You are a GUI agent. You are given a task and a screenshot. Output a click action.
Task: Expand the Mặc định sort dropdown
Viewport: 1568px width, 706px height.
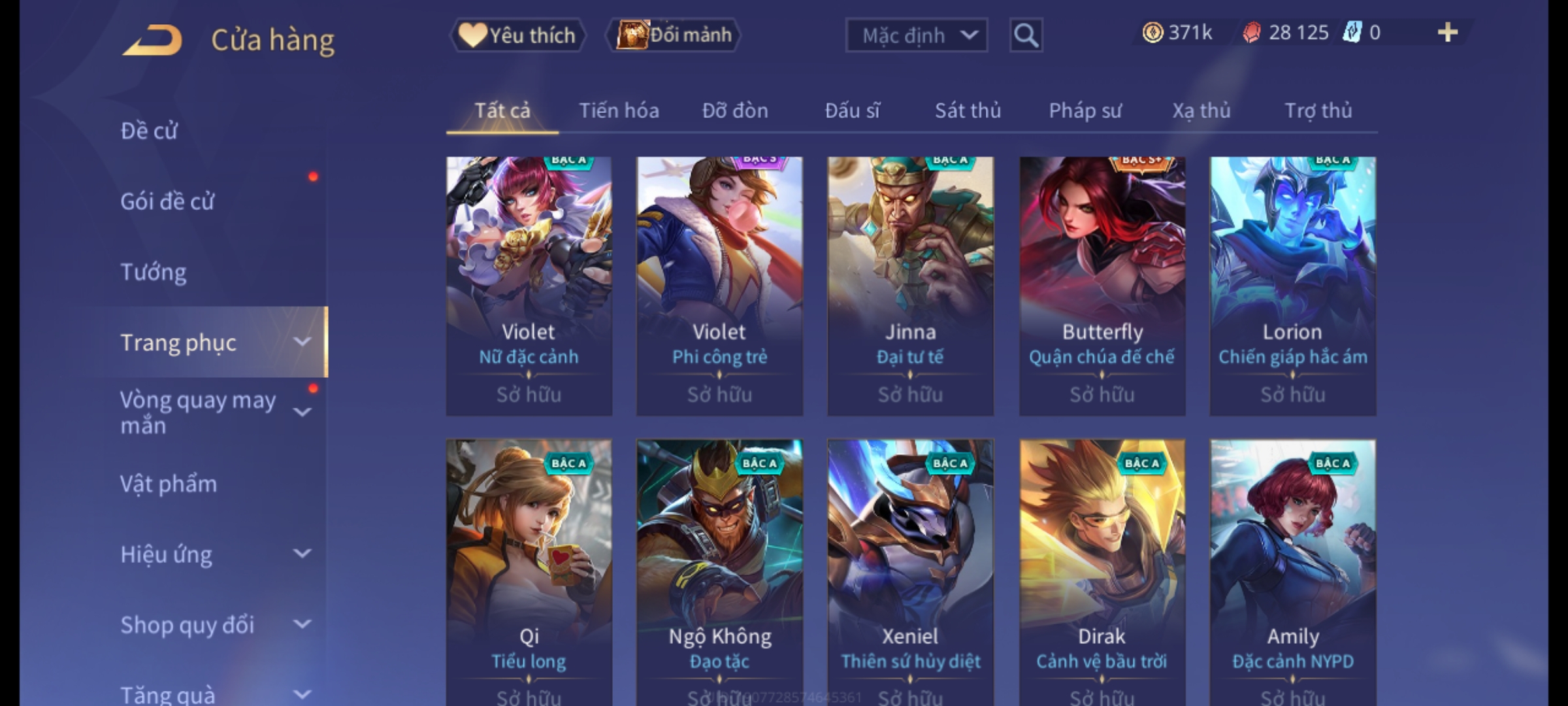[x=916, y=35]
